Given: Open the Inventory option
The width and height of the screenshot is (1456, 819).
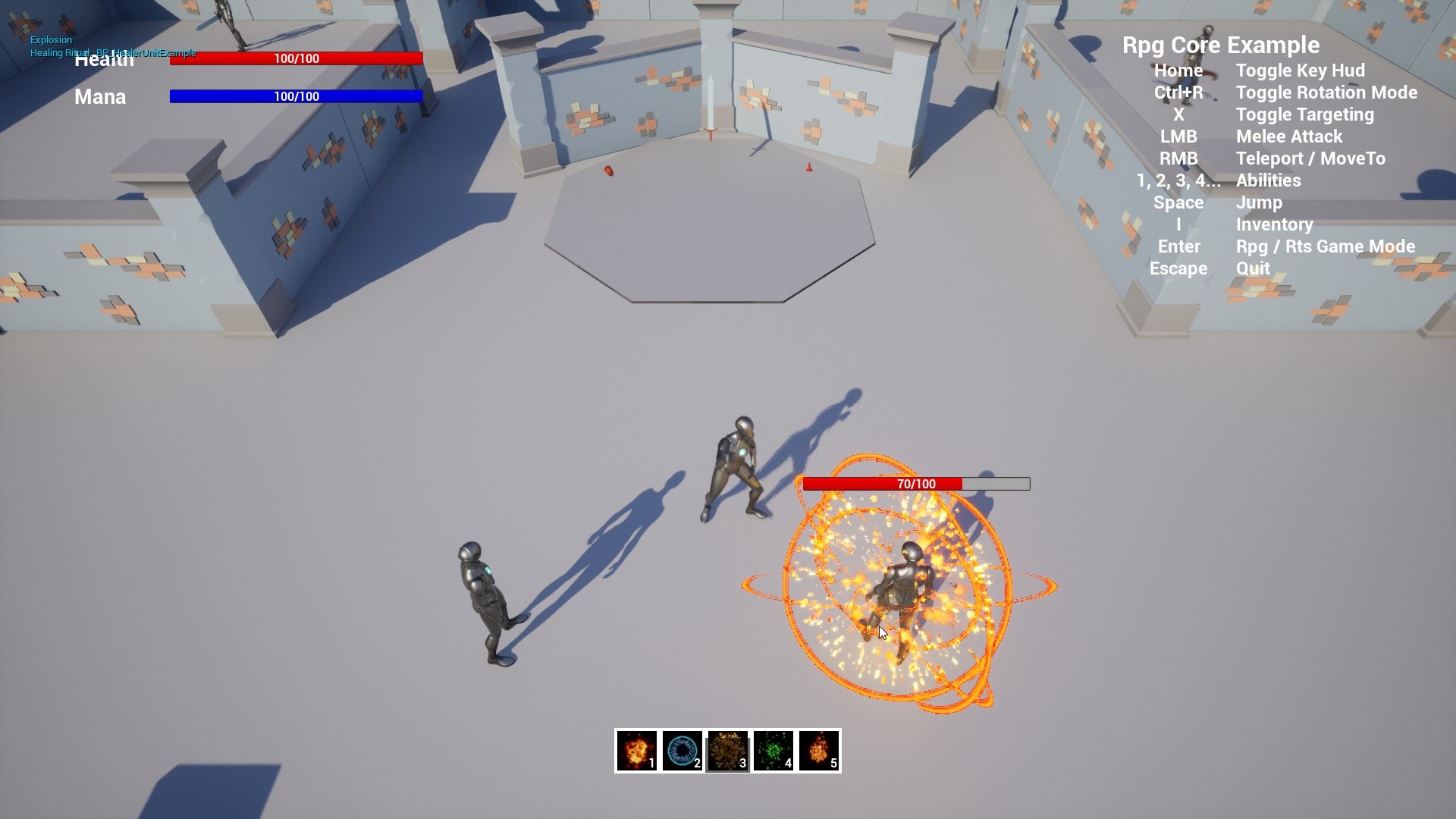Looking at the screenshot, I should pyautogui.click(x=1274, y=224).
